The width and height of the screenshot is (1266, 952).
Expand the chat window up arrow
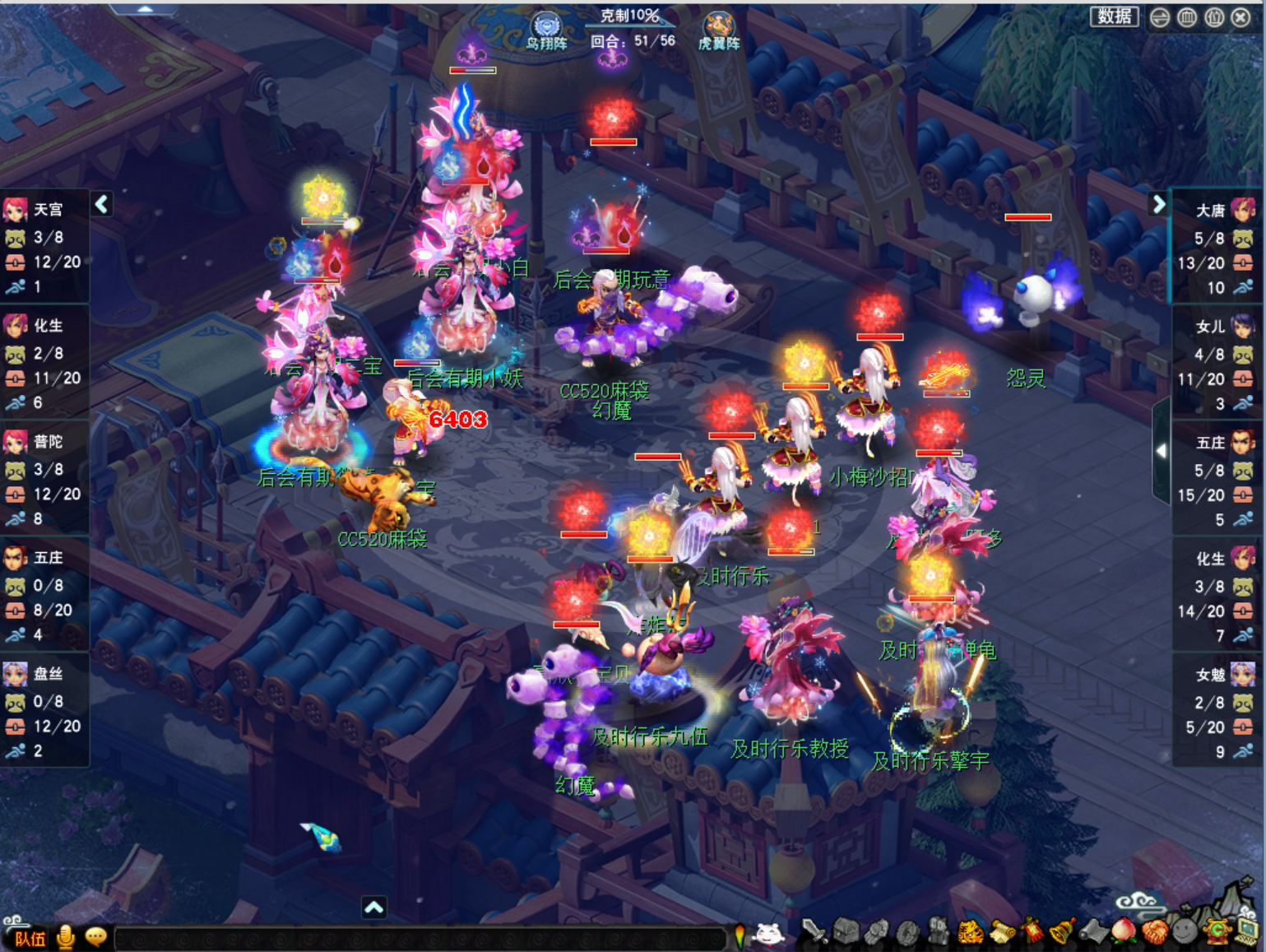(x=373, y=907)
